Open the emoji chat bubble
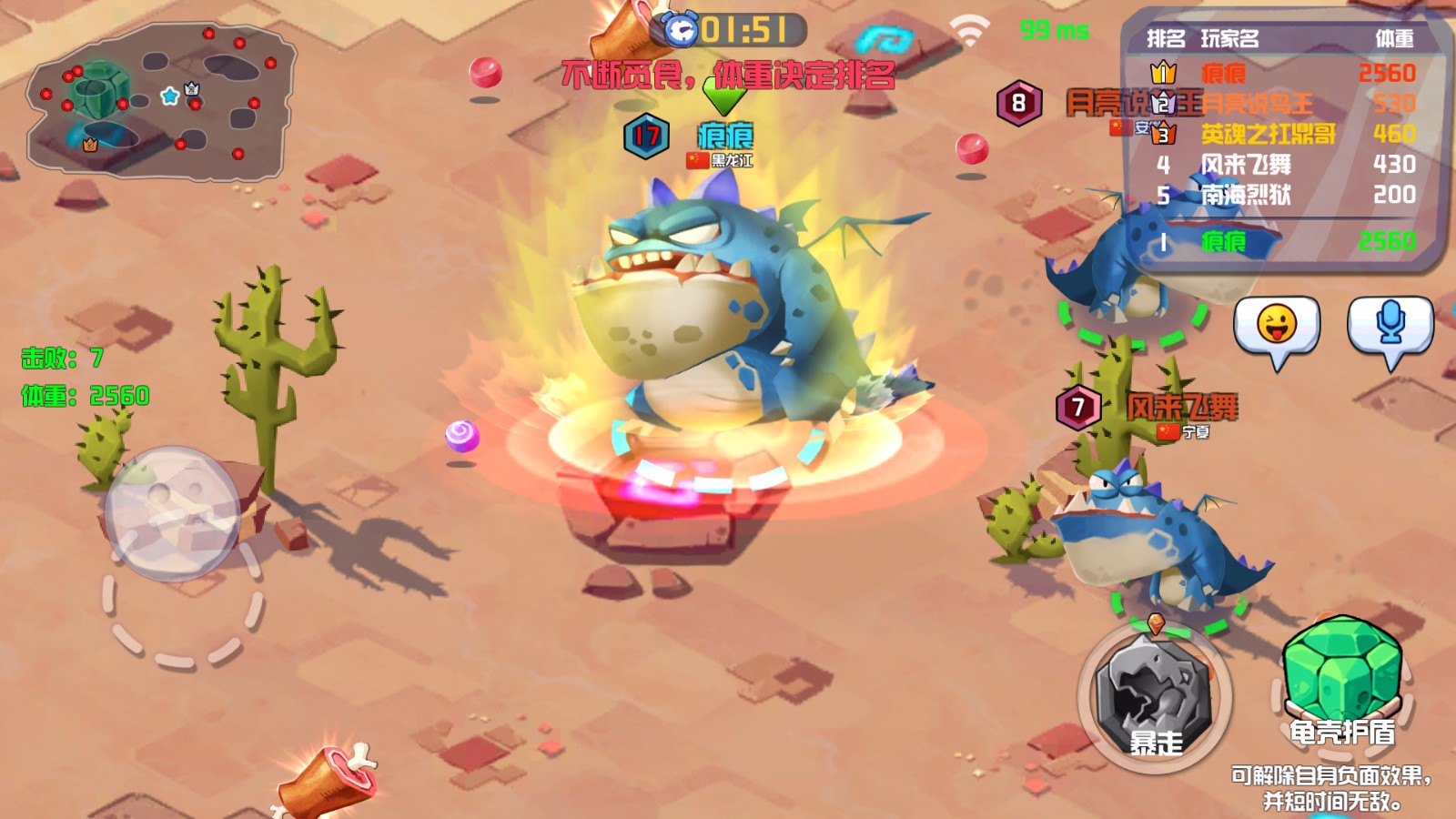1456x819 pixels. pyautogui.click(x=1276, y=328)
